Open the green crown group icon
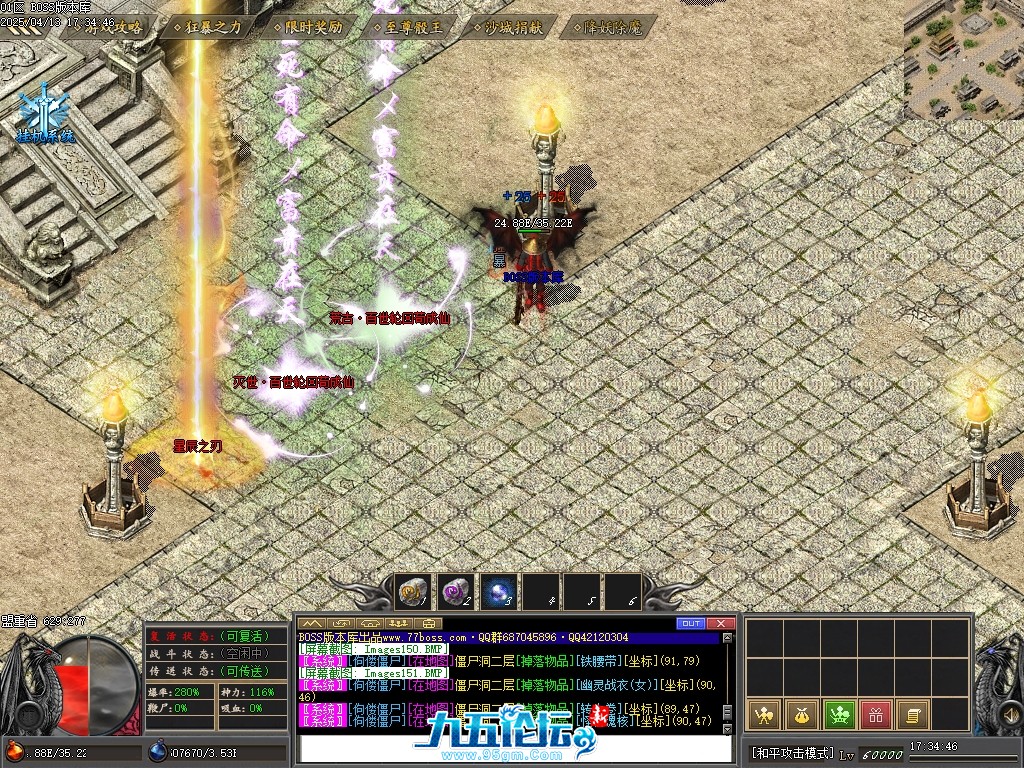 point(838,714)
